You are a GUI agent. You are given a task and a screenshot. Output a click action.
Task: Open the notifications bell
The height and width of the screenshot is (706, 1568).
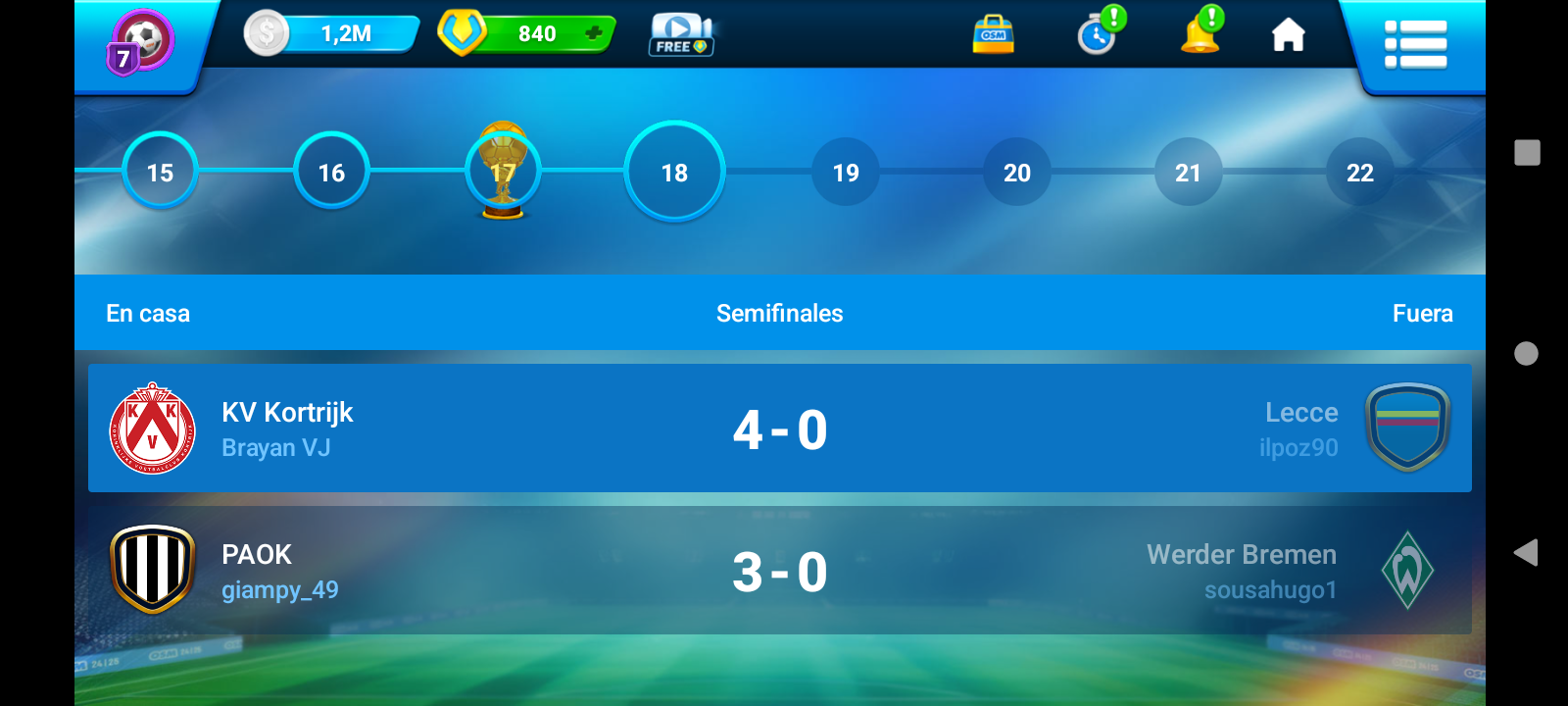1200,34
